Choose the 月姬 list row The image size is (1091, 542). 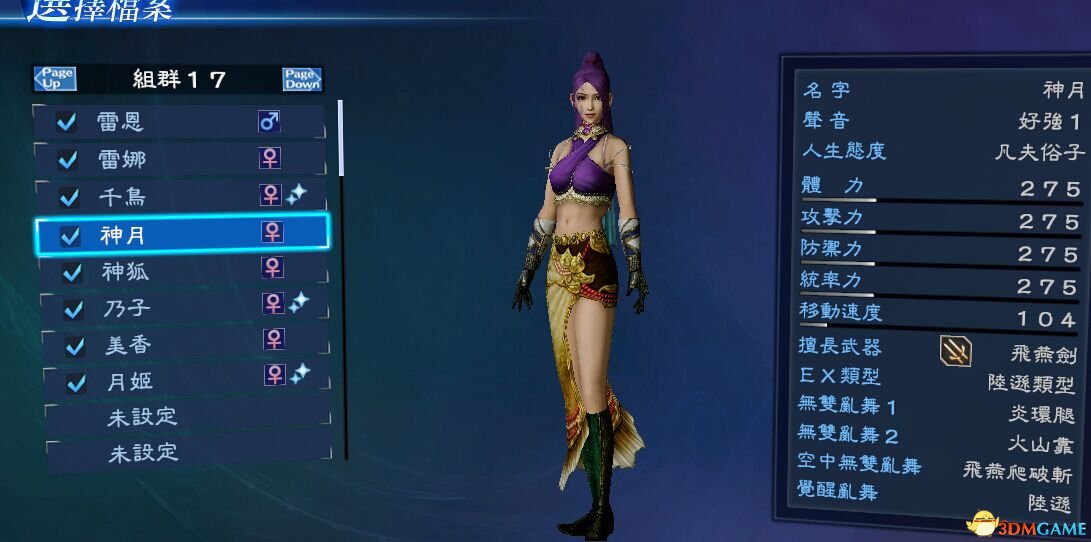pyautogui.click(x=180, y=380)
